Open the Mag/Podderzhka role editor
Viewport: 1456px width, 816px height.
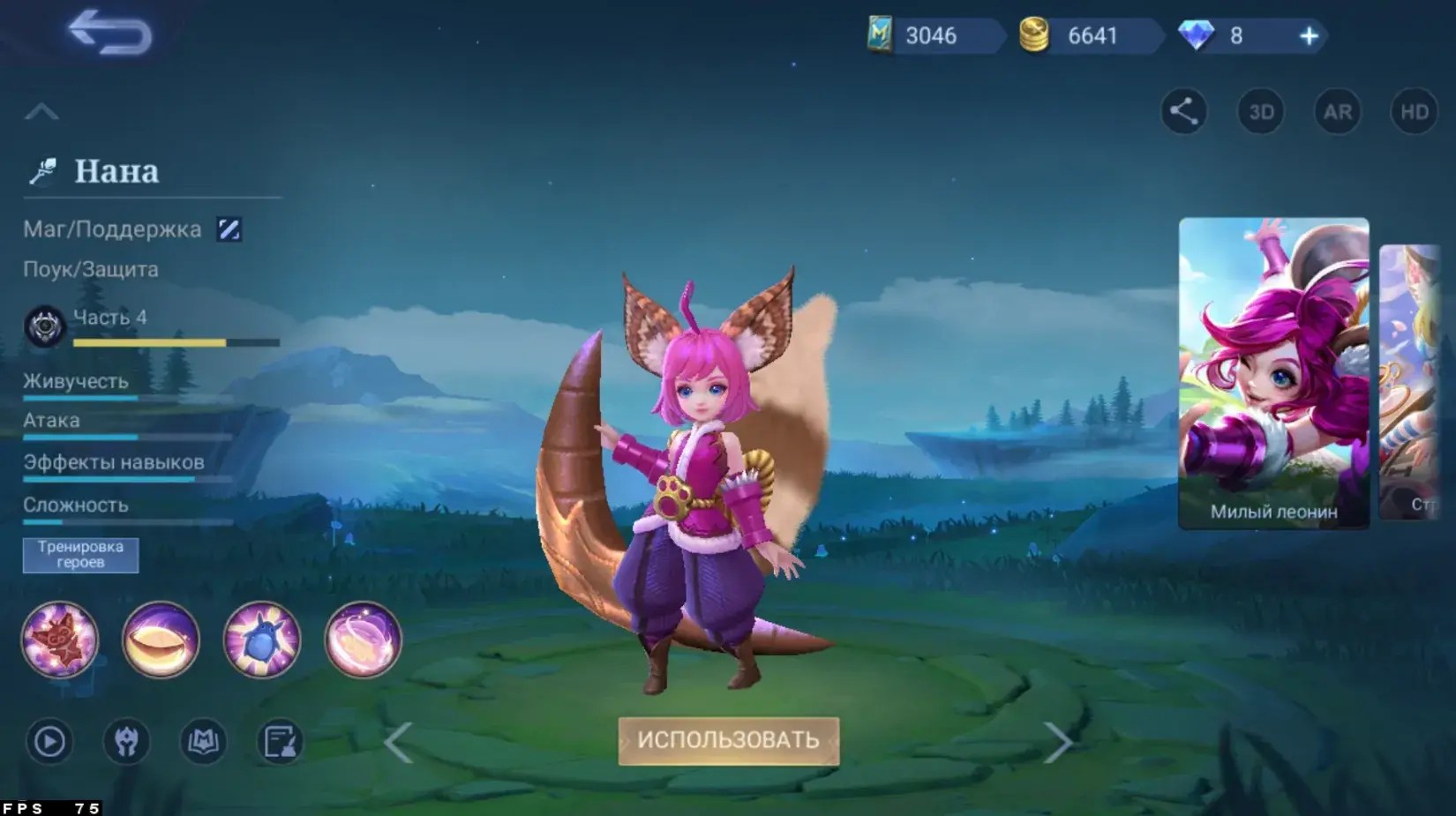229,228
